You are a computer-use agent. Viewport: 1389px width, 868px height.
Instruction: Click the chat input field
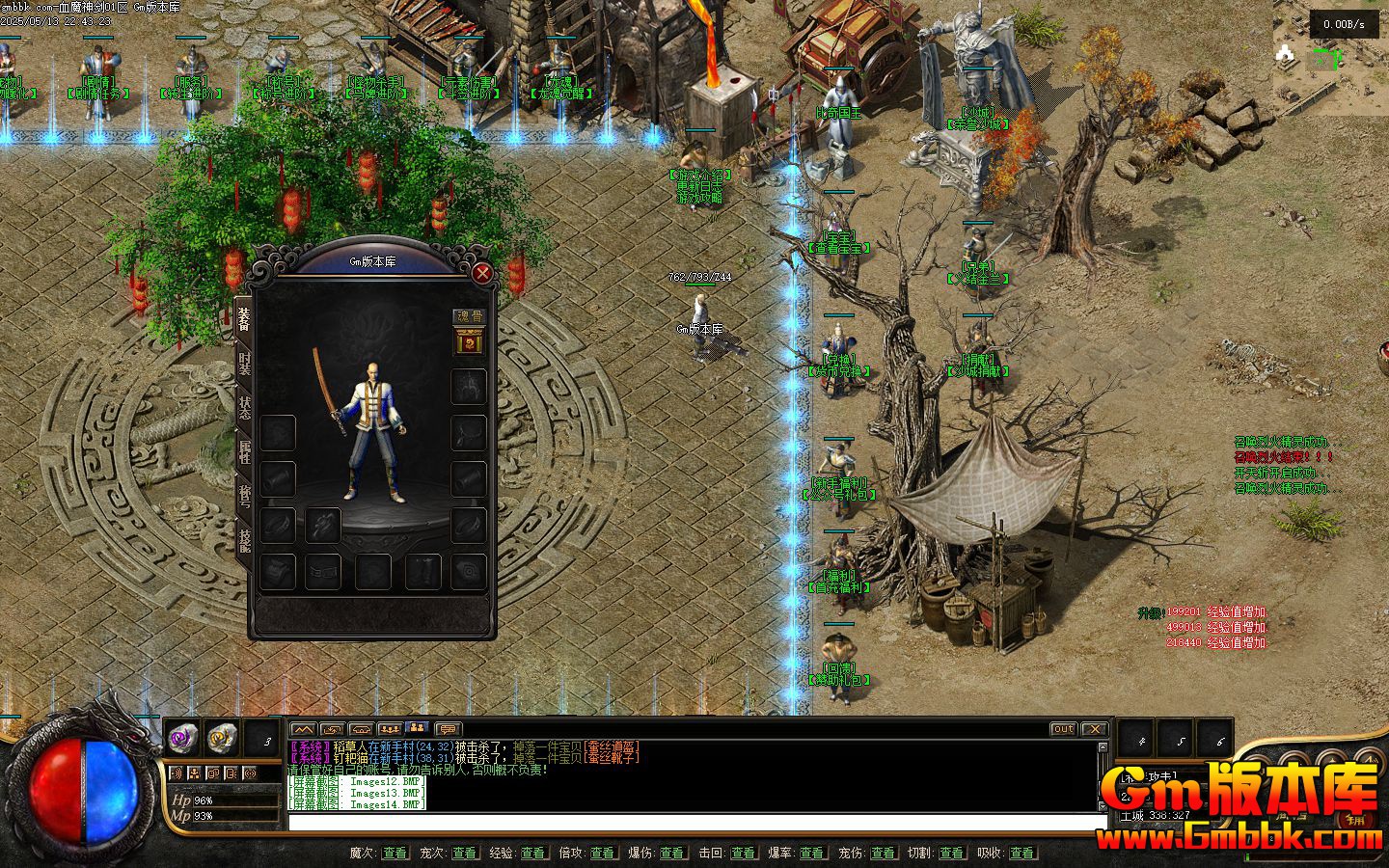[x=694, y=822]
